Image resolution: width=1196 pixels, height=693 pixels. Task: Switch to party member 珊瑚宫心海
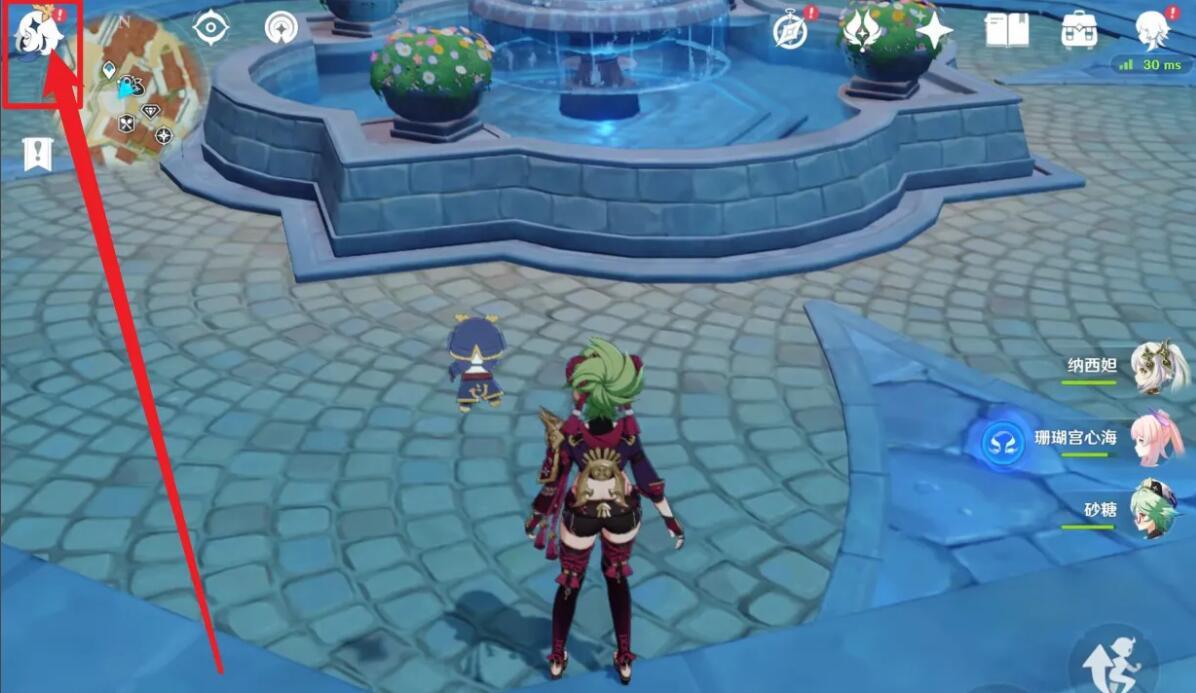click(x=1157, y=438)
